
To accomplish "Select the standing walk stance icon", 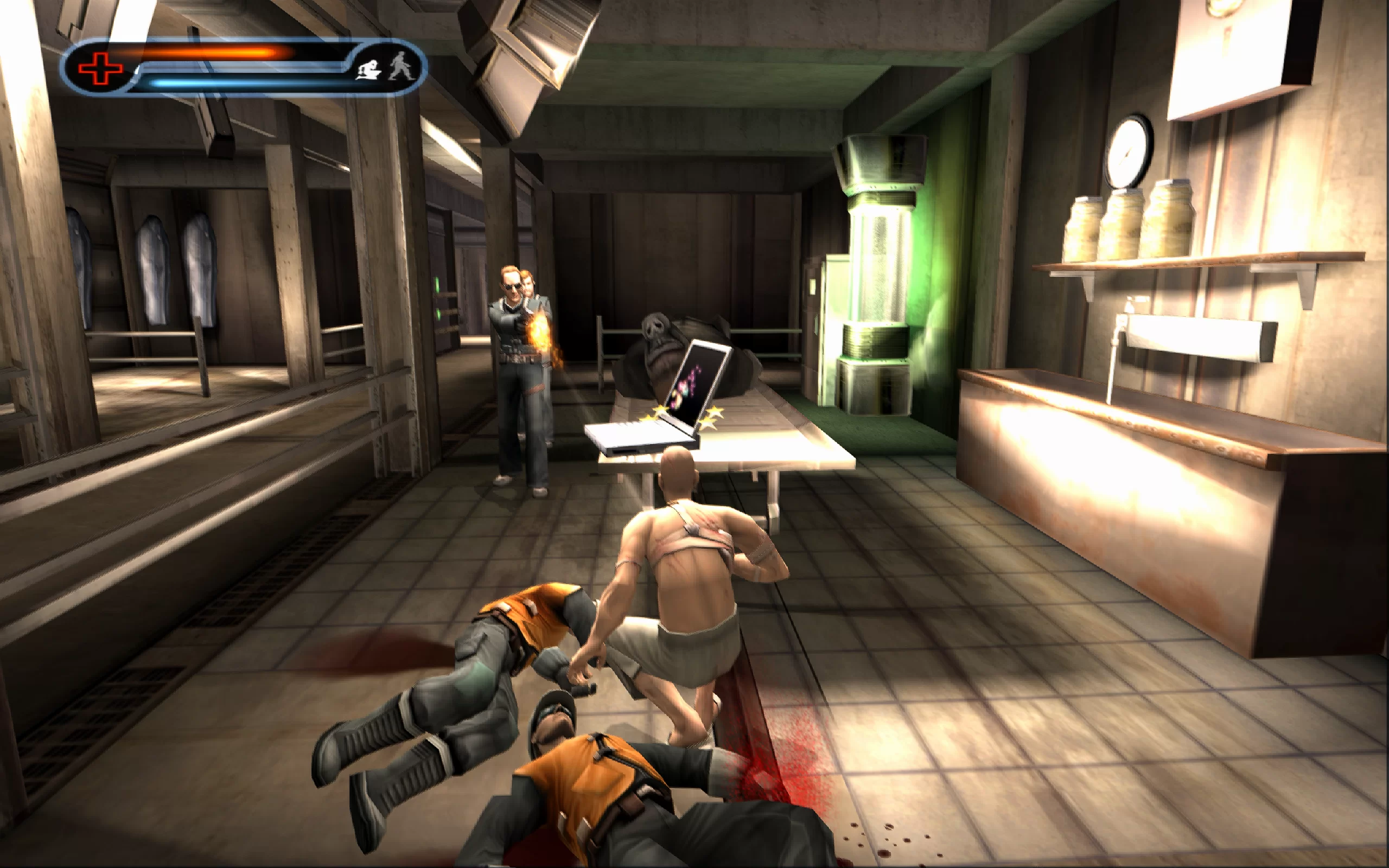I will 399,67.
